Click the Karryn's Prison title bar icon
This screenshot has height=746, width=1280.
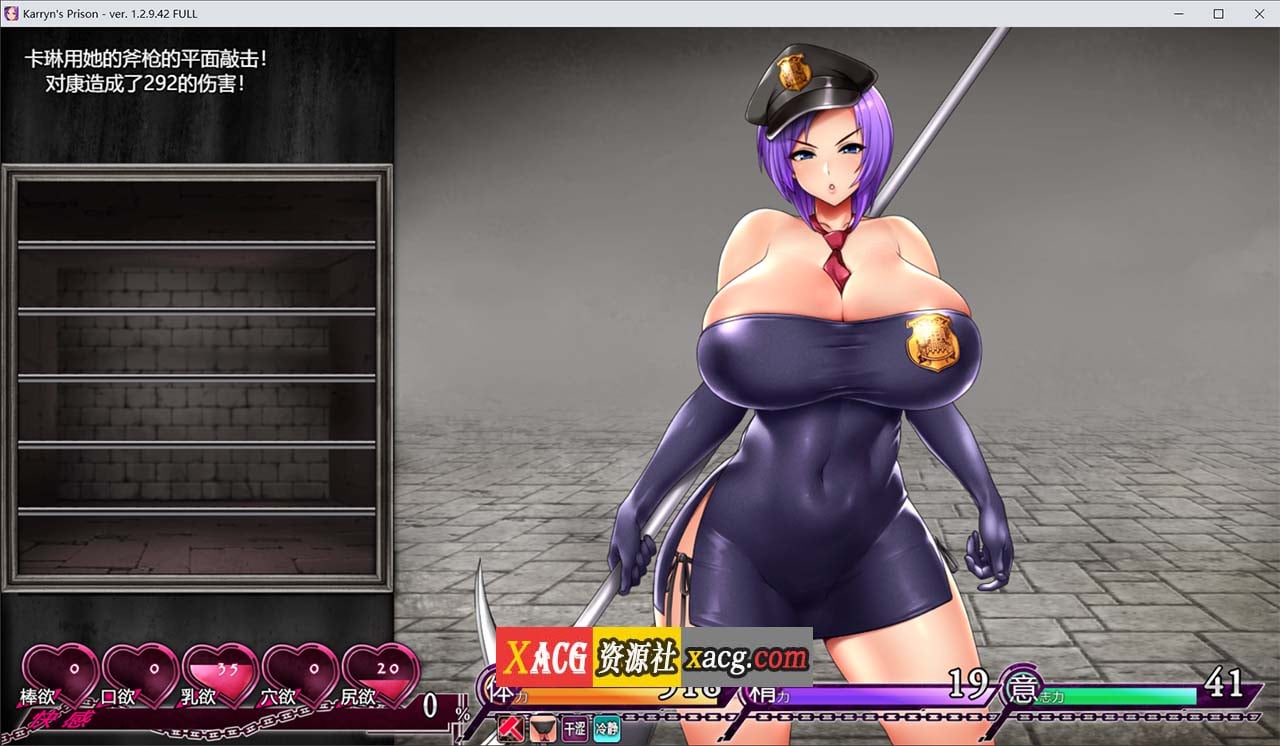[11, 13]
